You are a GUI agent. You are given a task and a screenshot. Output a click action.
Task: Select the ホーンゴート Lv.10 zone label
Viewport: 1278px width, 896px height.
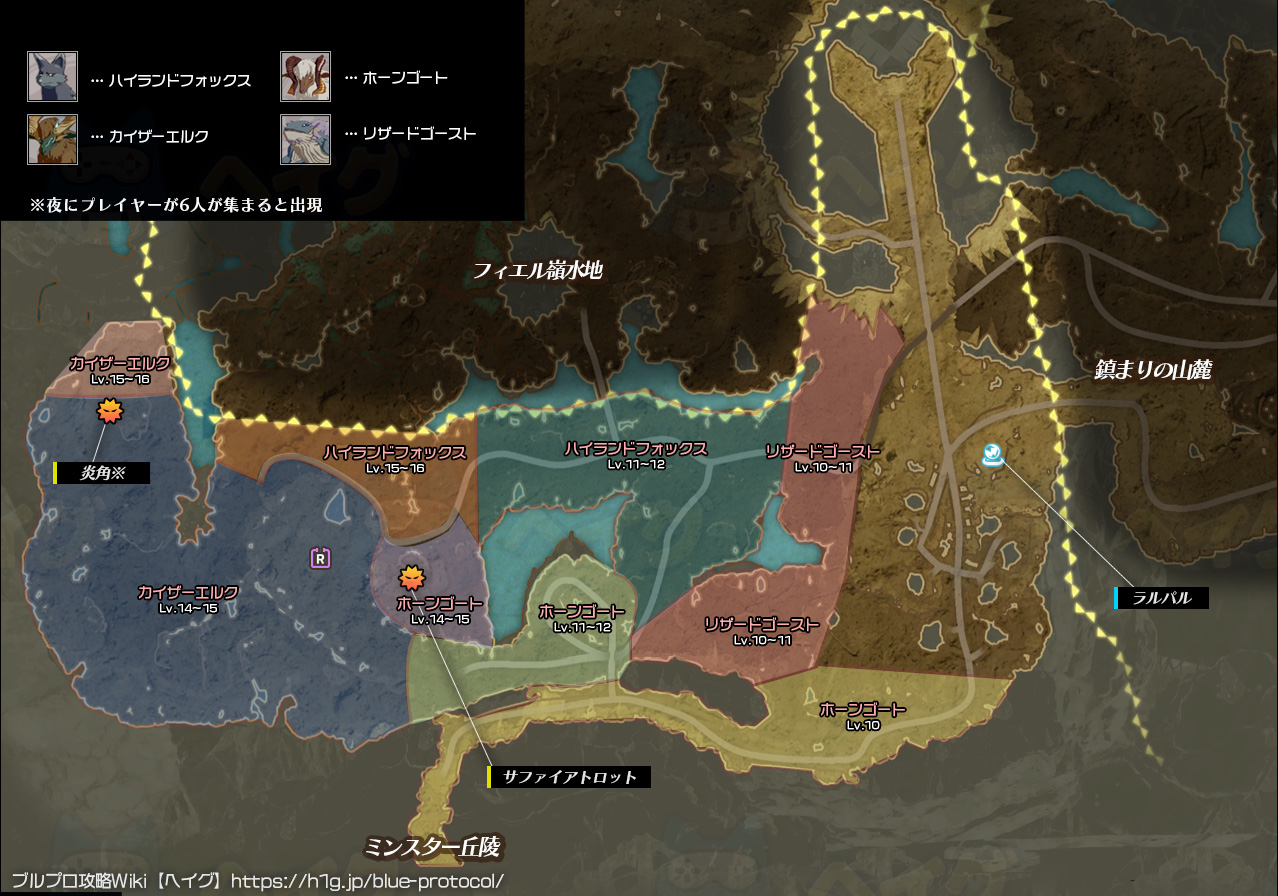coord(862,716)
